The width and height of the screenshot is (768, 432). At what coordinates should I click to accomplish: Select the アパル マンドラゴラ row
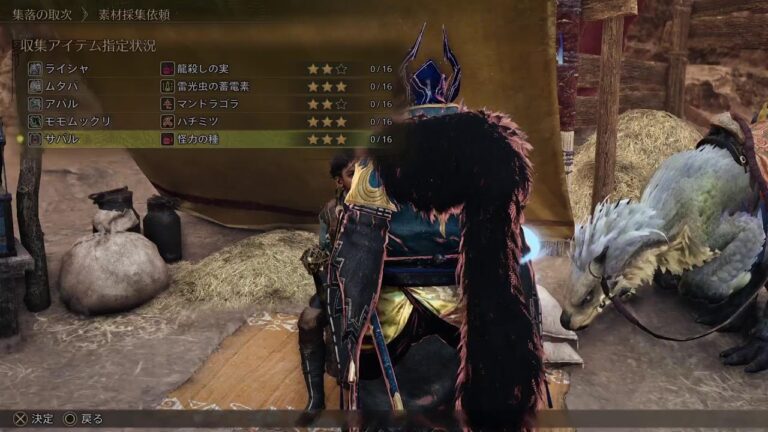pos(200,104)
